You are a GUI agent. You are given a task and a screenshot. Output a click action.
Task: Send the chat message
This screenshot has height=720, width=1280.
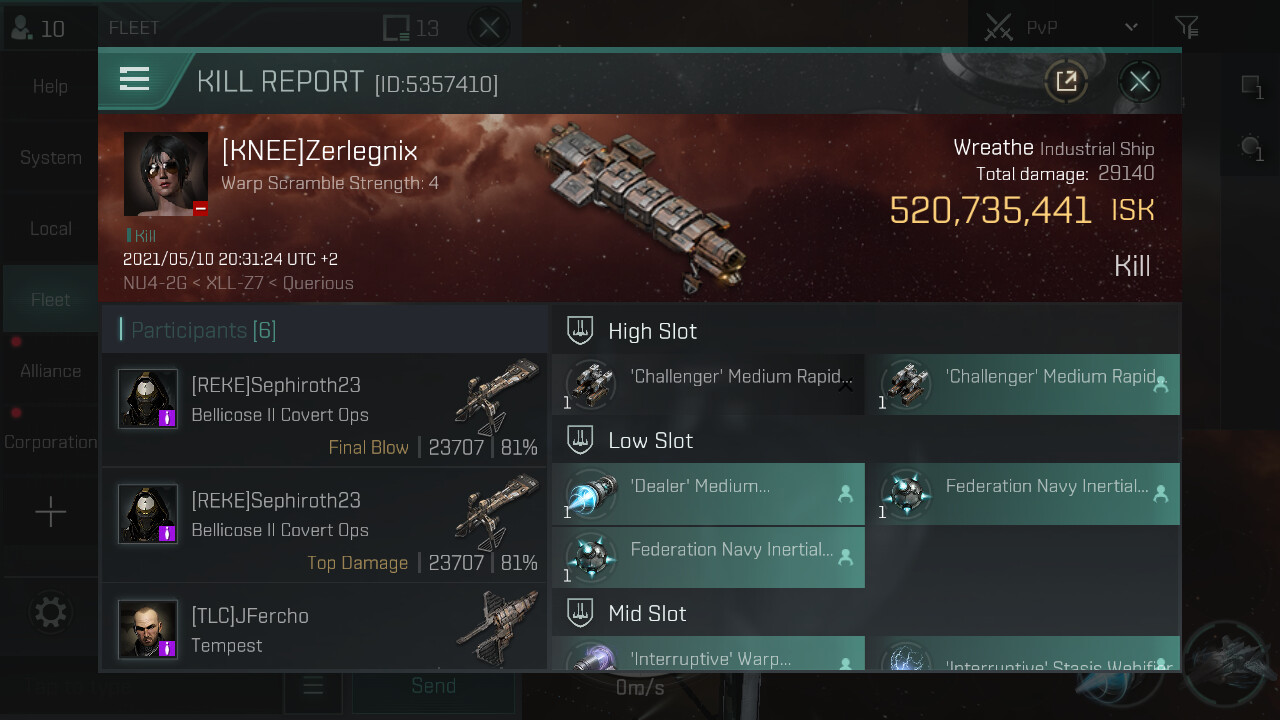pos(433,687)
